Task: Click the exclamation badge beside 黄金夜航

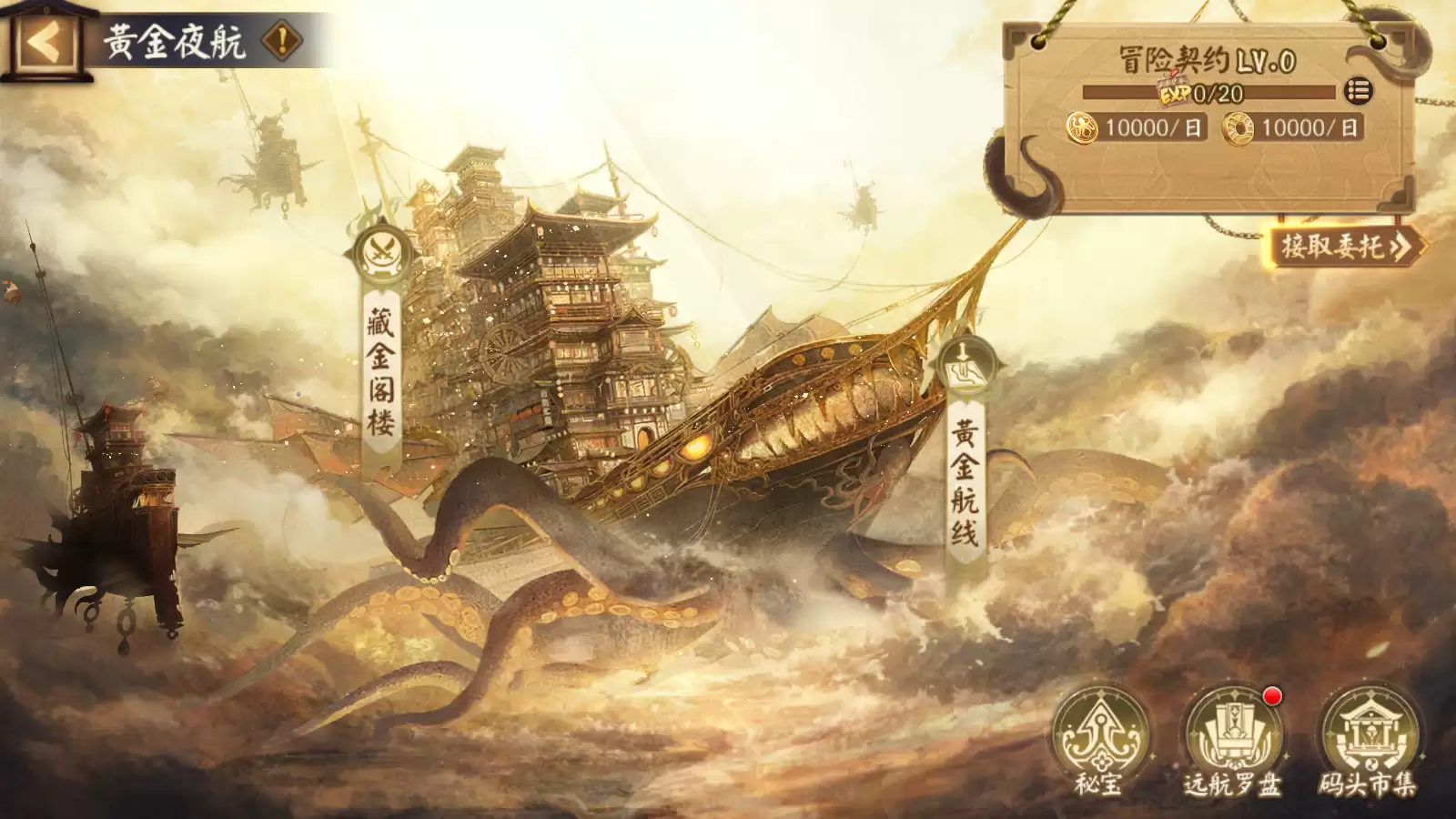Action: click(x=282, y=38)
